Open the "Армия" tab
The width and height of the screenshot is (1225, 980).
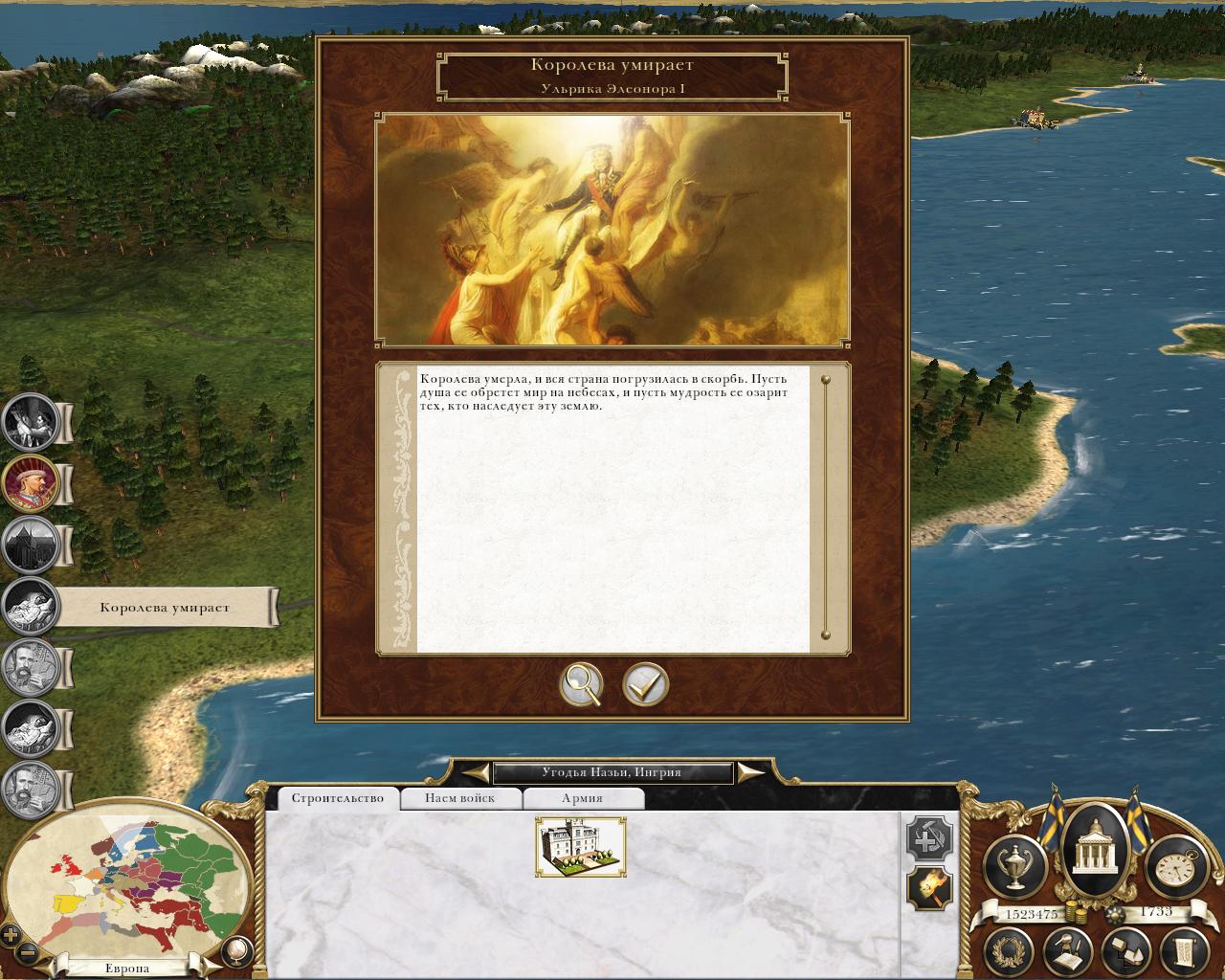coord(582,798)
